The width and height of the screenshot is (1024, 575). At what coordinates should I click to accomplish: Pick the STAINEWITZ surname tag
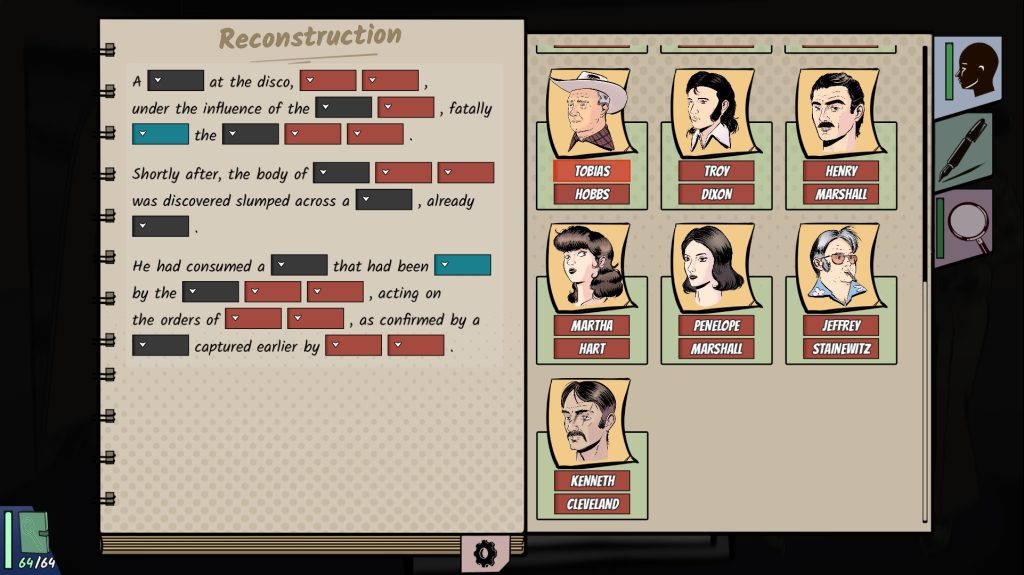[x=841, y=348]
